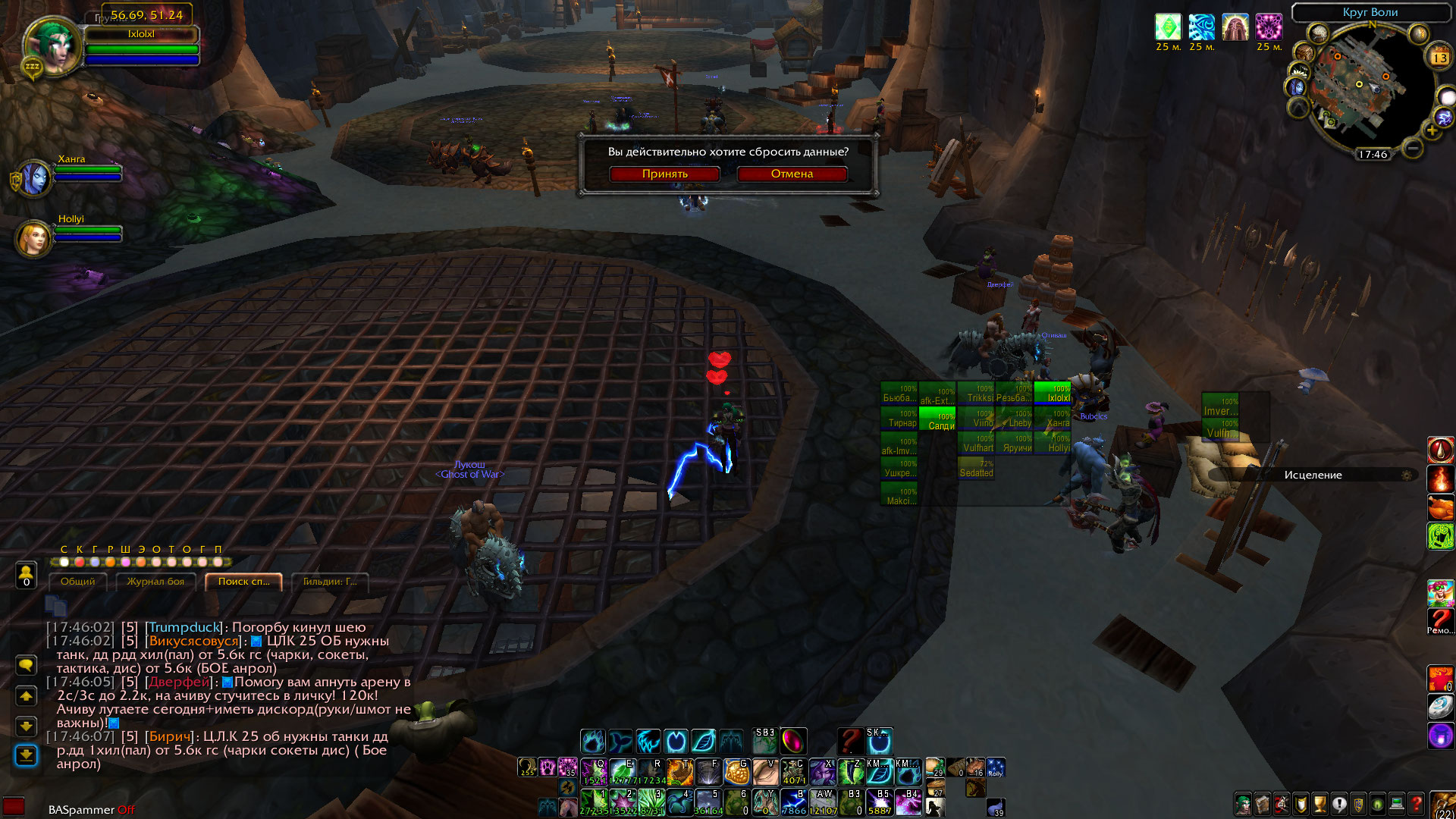The image size is (1456, 819).
Task: Switch to the Общий chat tab
Action: coord(78,582)
